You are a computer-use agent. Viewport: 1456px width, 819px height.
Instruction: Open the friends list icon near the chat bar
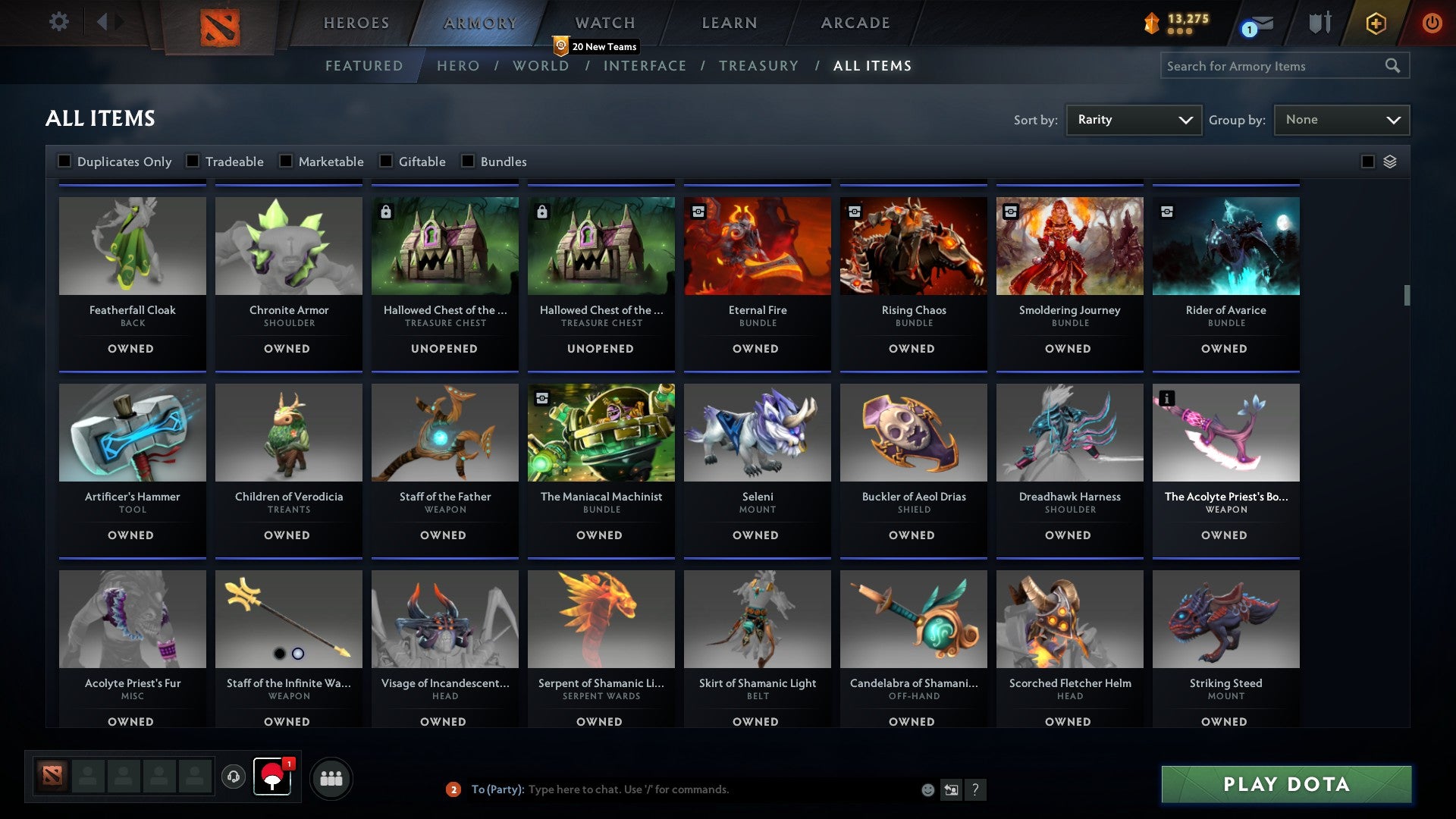coord(331,777)
